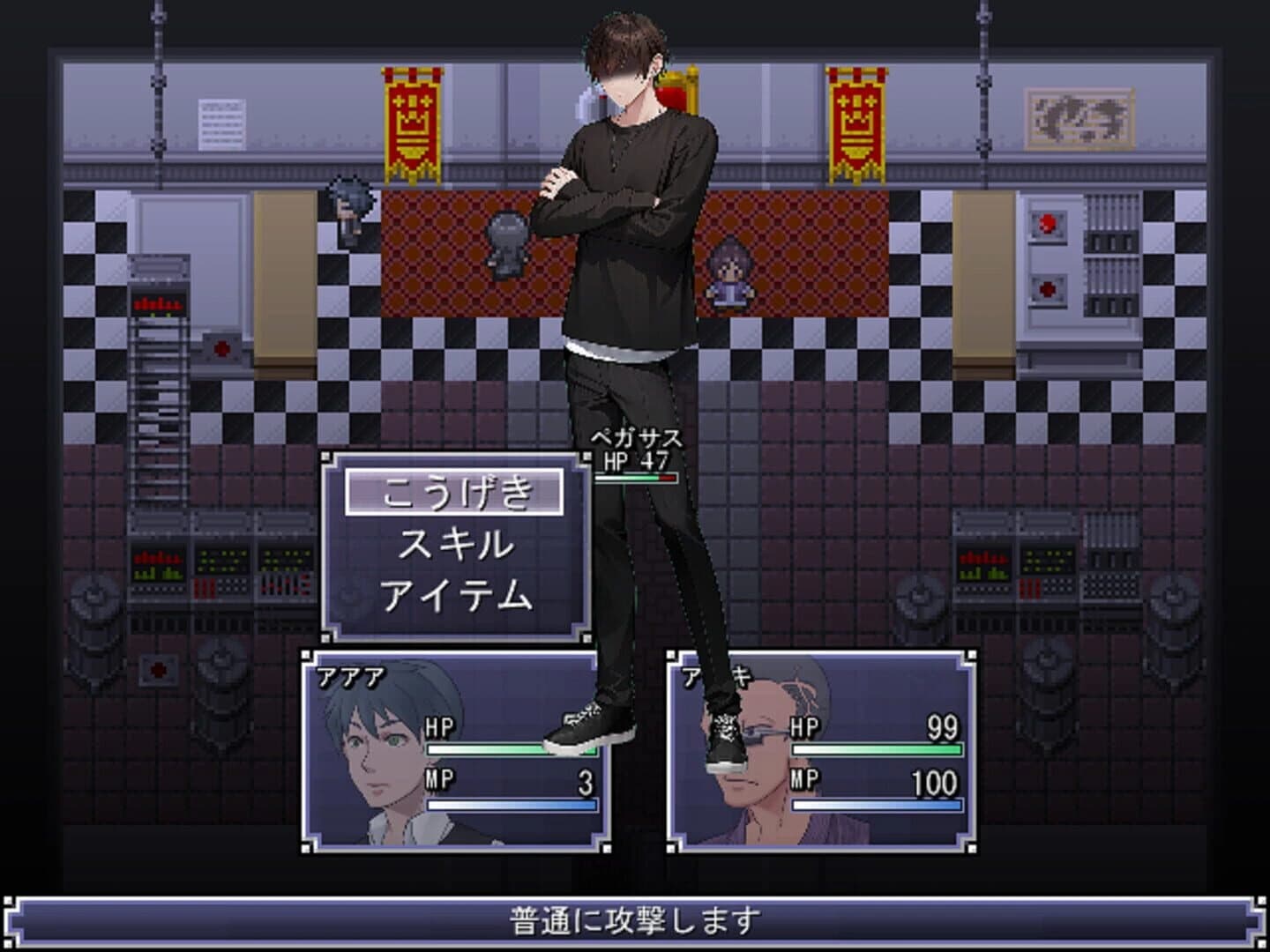Open the アイテム item command
Viewport: 1270px width, 952px height.
(x=454, y=596)
